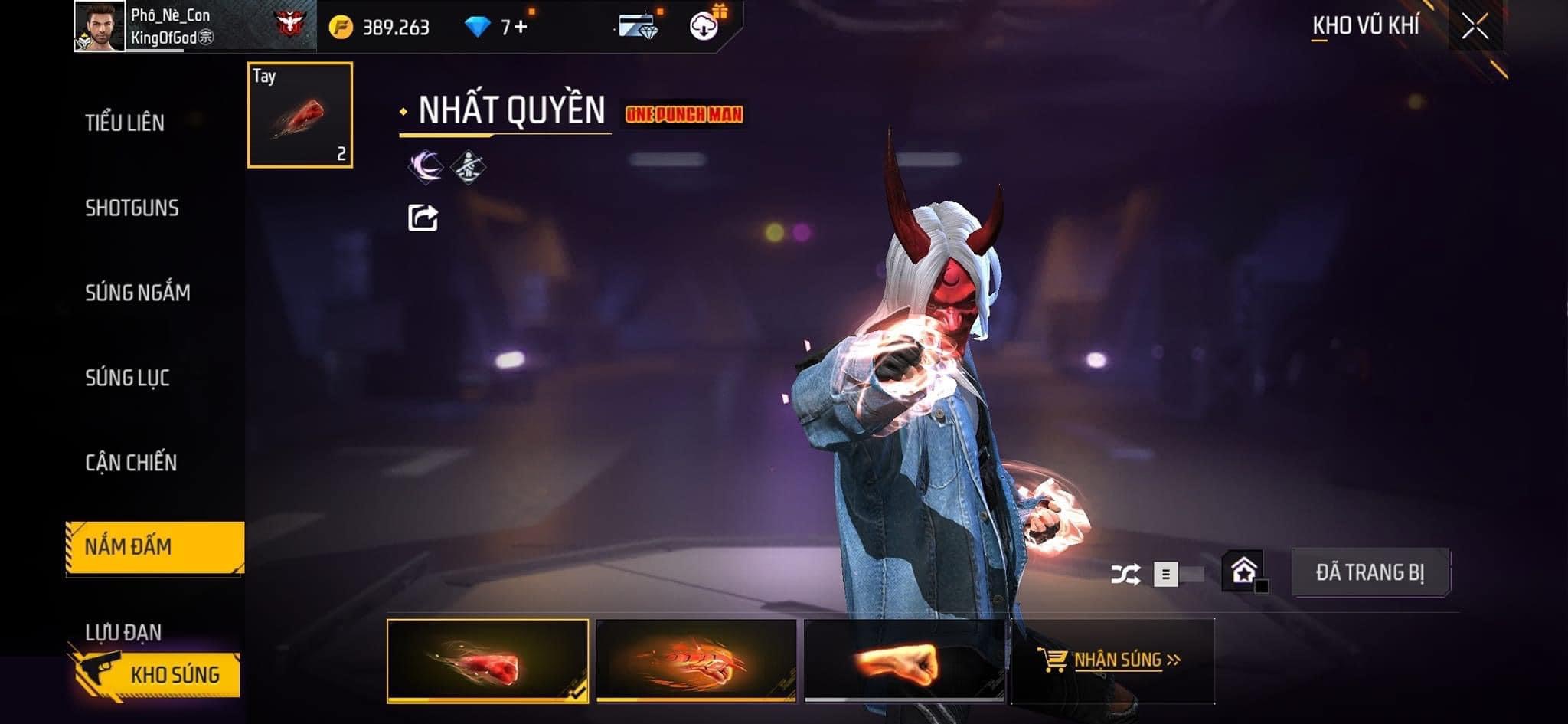
Task: Select the Tay fist weapon slot
Action: [300, 115]
